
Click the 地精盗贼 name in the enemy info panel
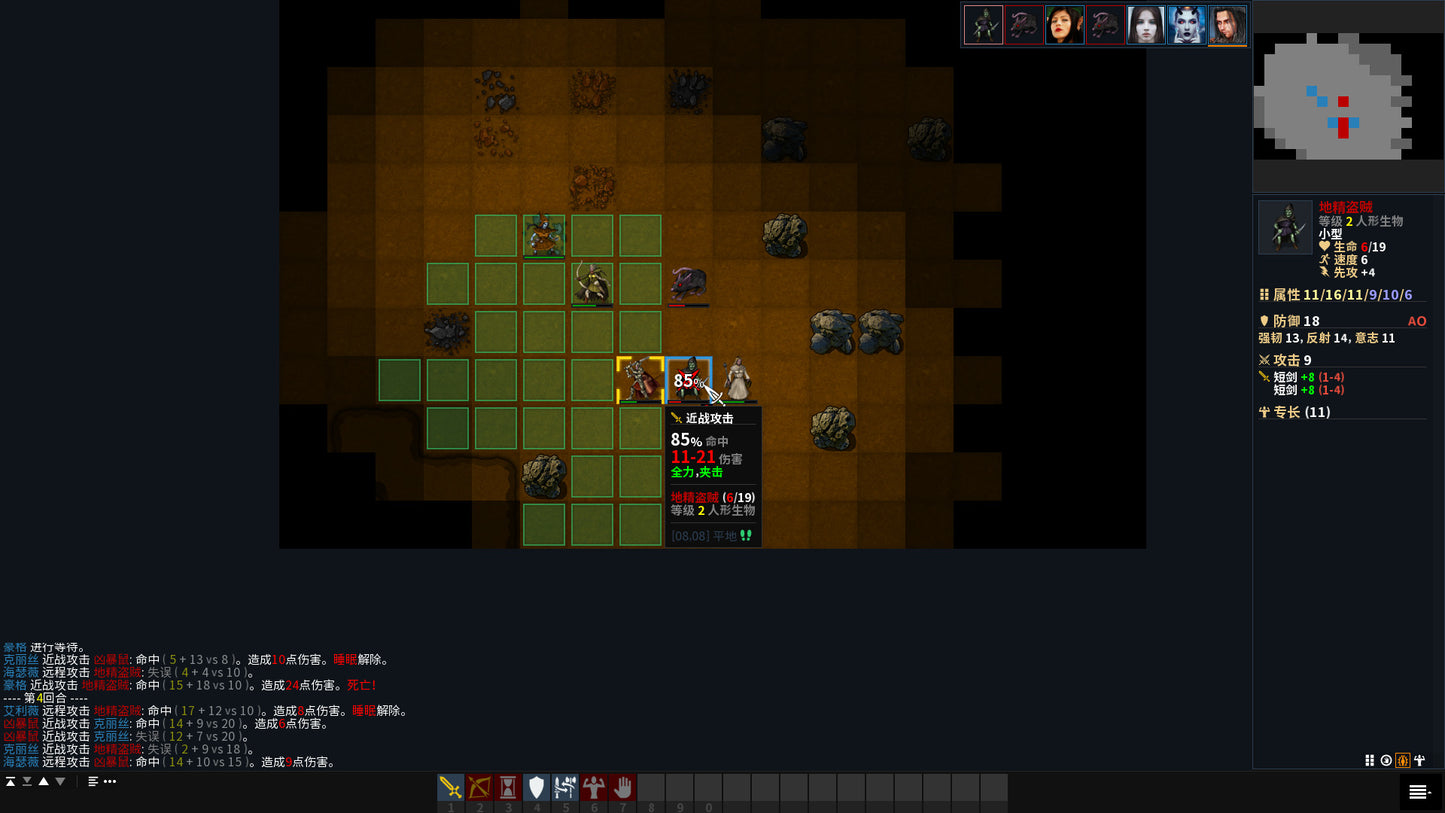click(x=1345, y=207)
